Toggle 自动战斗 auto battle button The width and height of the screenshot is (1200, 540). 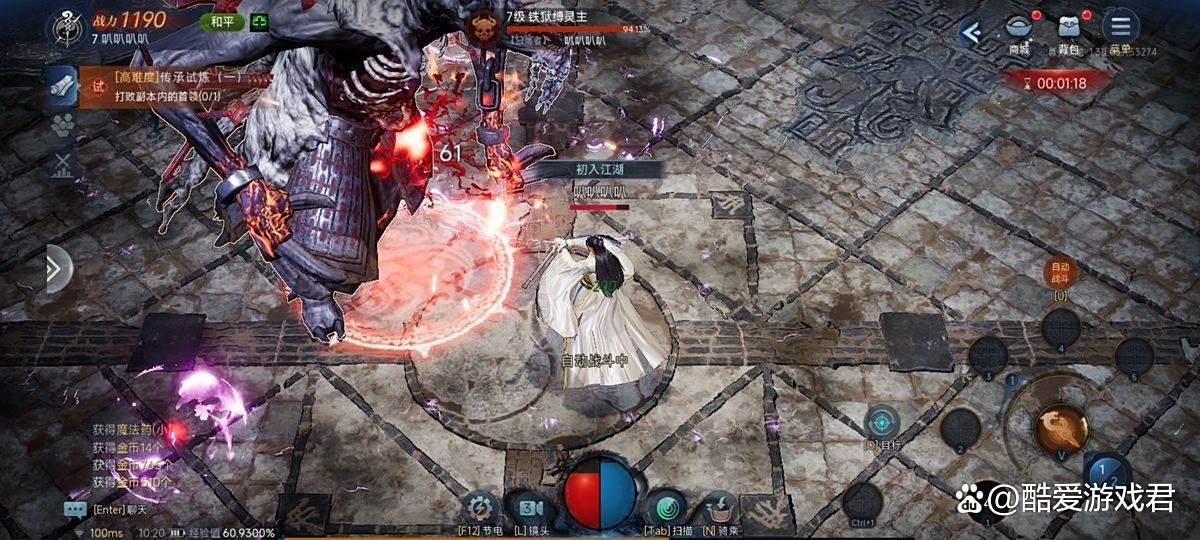tap(1059, 273)
